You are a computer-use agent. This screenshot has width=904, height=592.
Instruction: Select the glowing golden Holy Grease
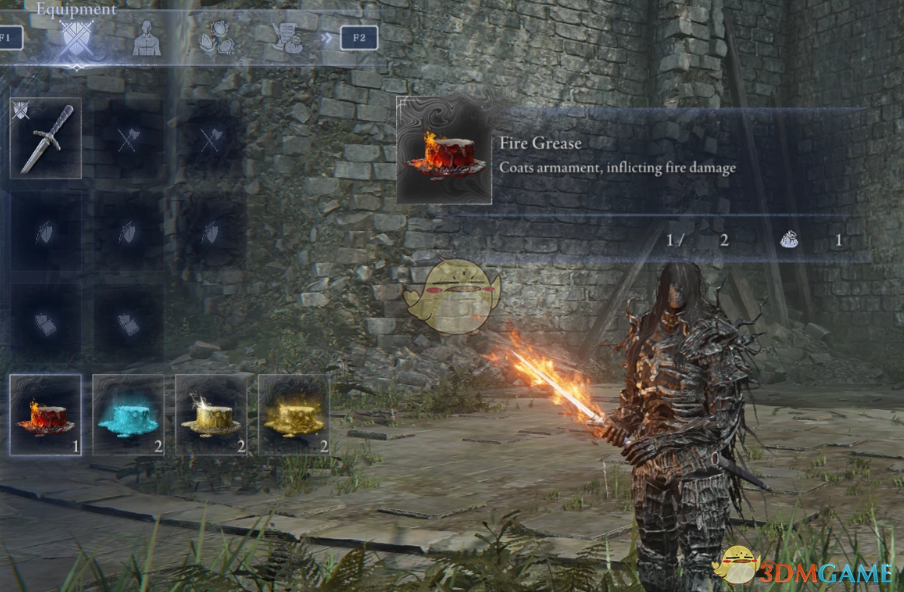point(294,415)
